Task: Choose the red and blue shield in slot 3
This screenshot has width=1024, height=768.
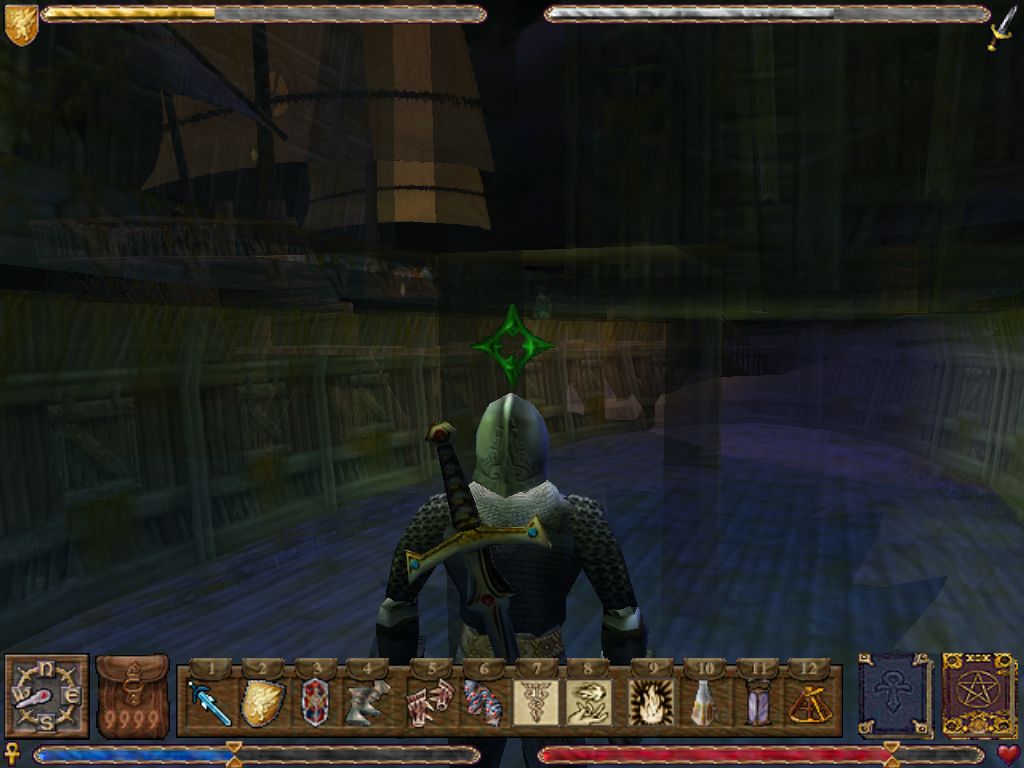Action: (314, 703)
